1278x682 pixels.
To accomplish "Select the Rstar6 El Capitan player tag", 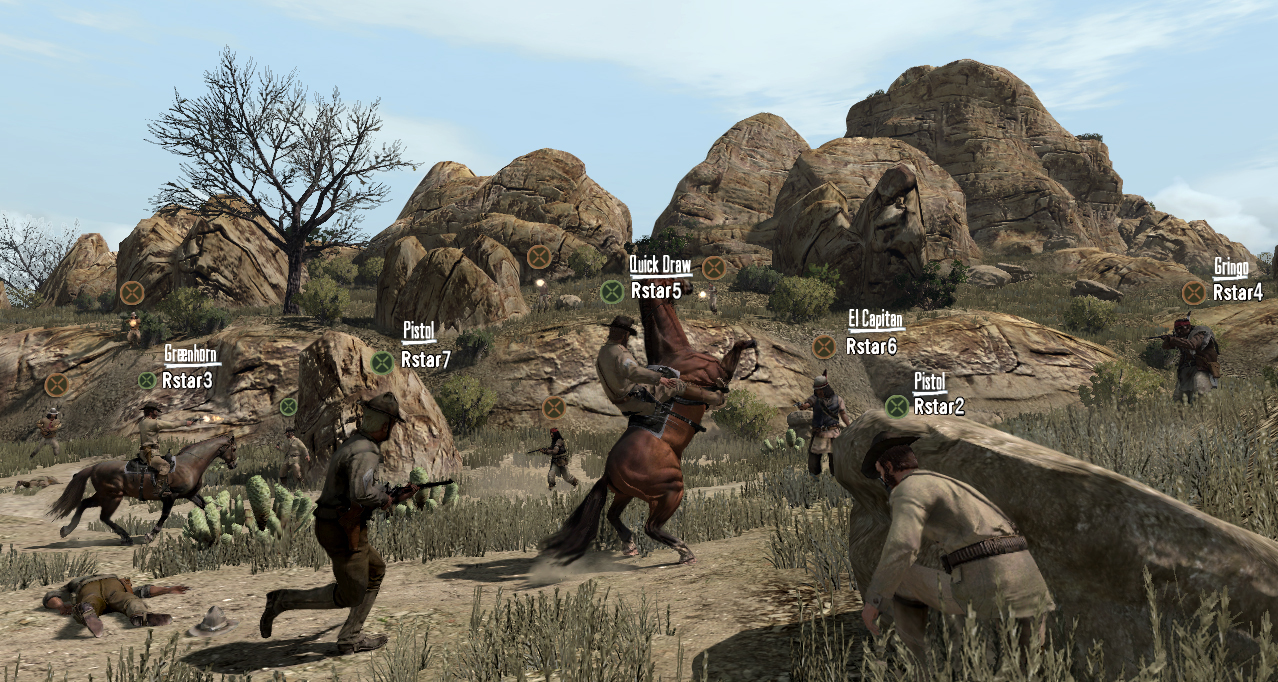I will (x=871, y=346).
